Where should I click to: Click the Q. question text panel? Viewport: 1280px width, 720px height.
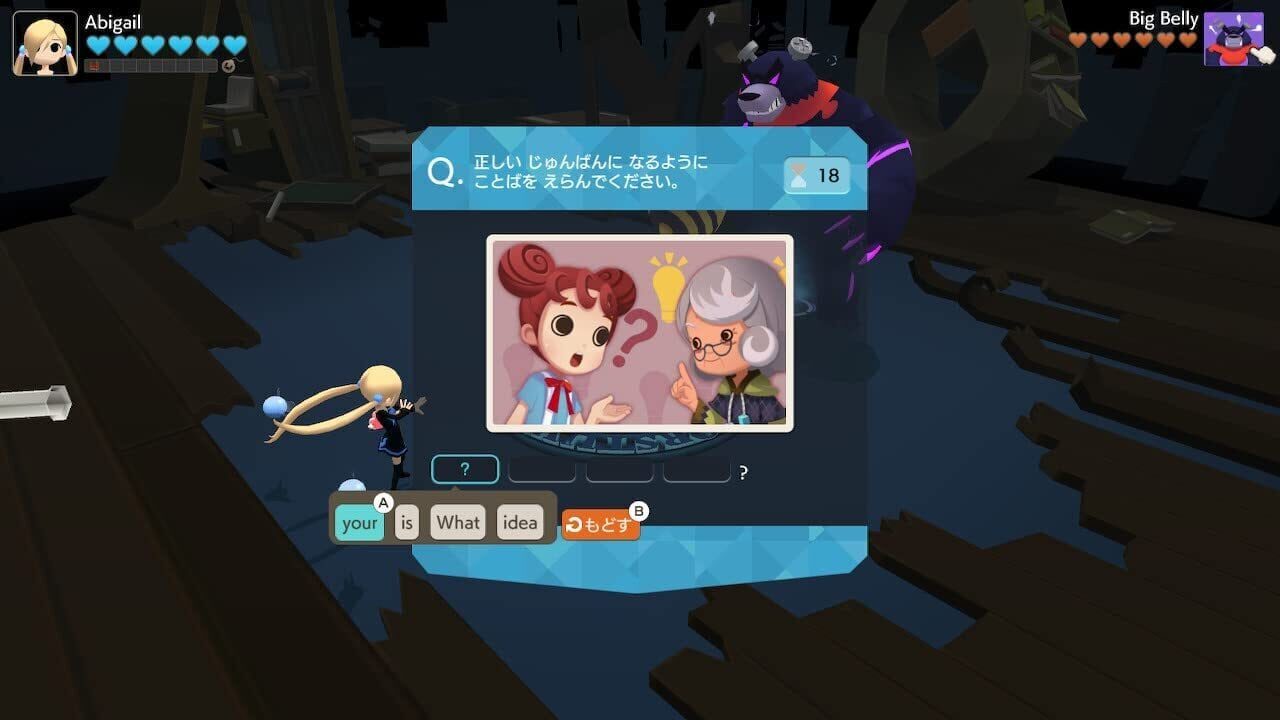590,170
